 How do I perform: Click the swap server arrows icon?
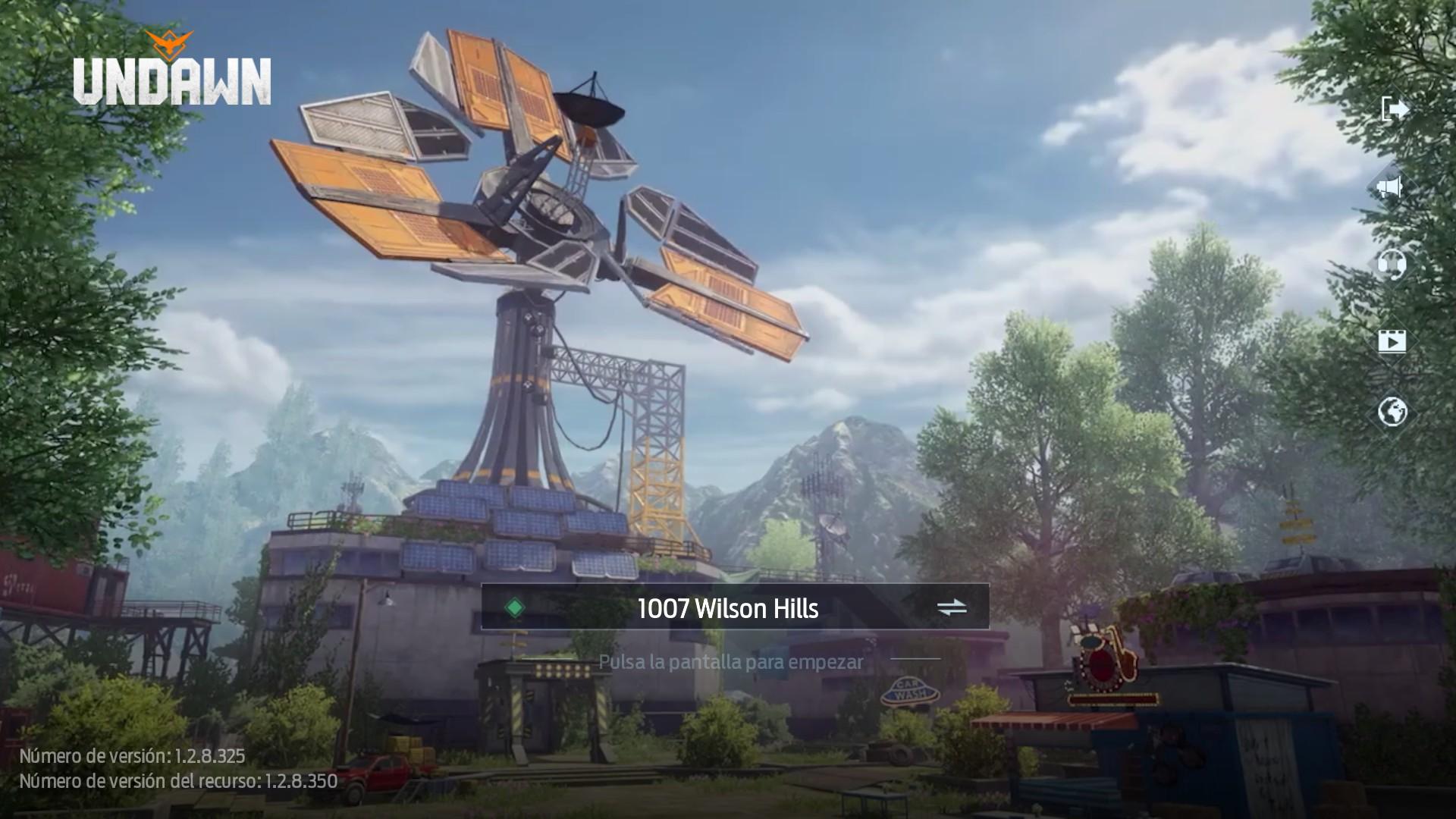coord(952,607)
